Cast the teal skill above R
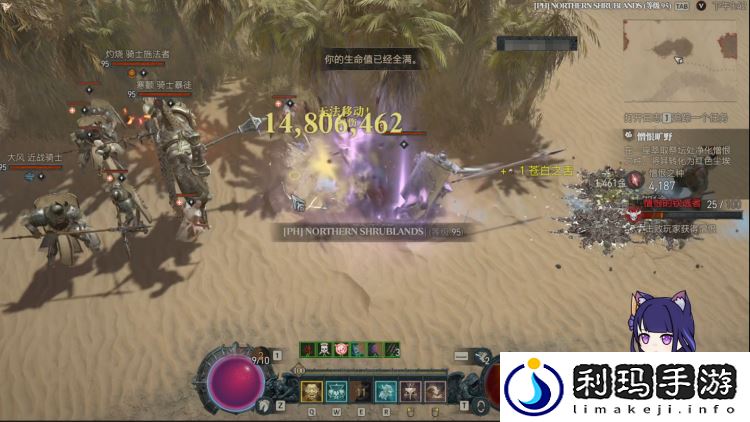The width and height of the screenshot is (750, 422). coord(386,391)
